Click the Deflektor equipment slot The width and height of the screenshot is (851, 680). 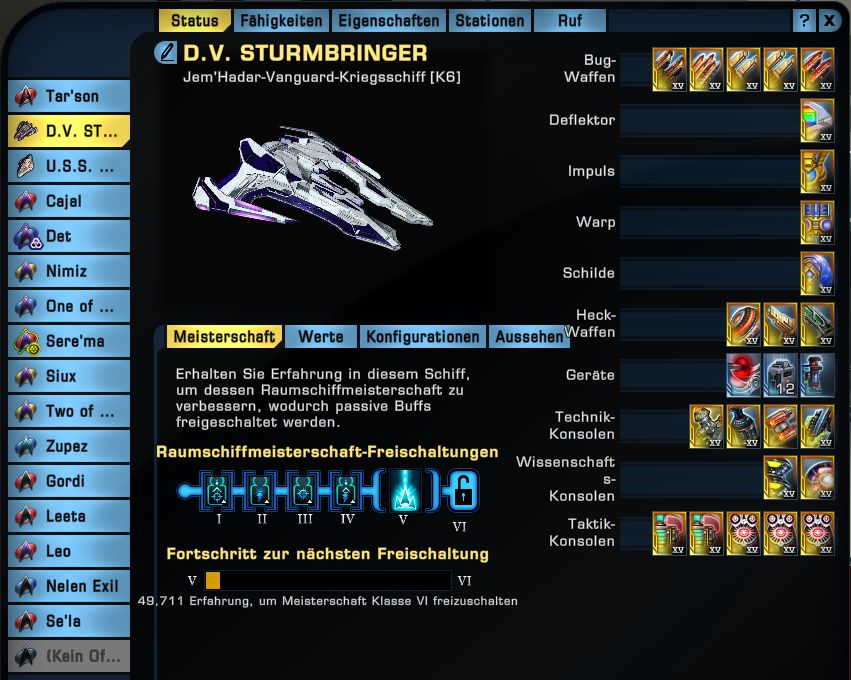point(817,121)
